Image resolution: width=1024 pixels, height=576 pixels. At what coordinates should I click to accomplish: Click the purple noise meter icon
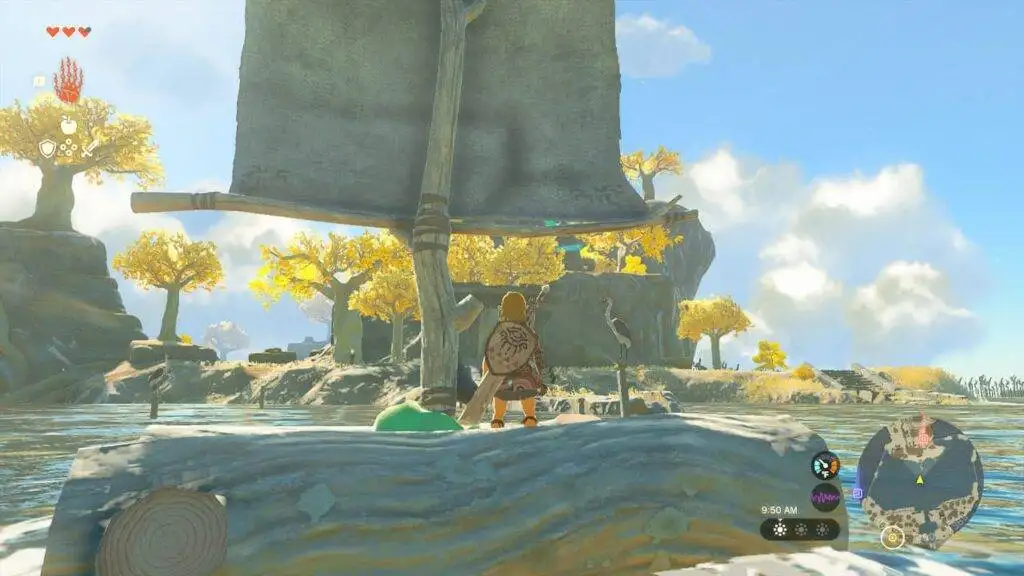(825, 496)
